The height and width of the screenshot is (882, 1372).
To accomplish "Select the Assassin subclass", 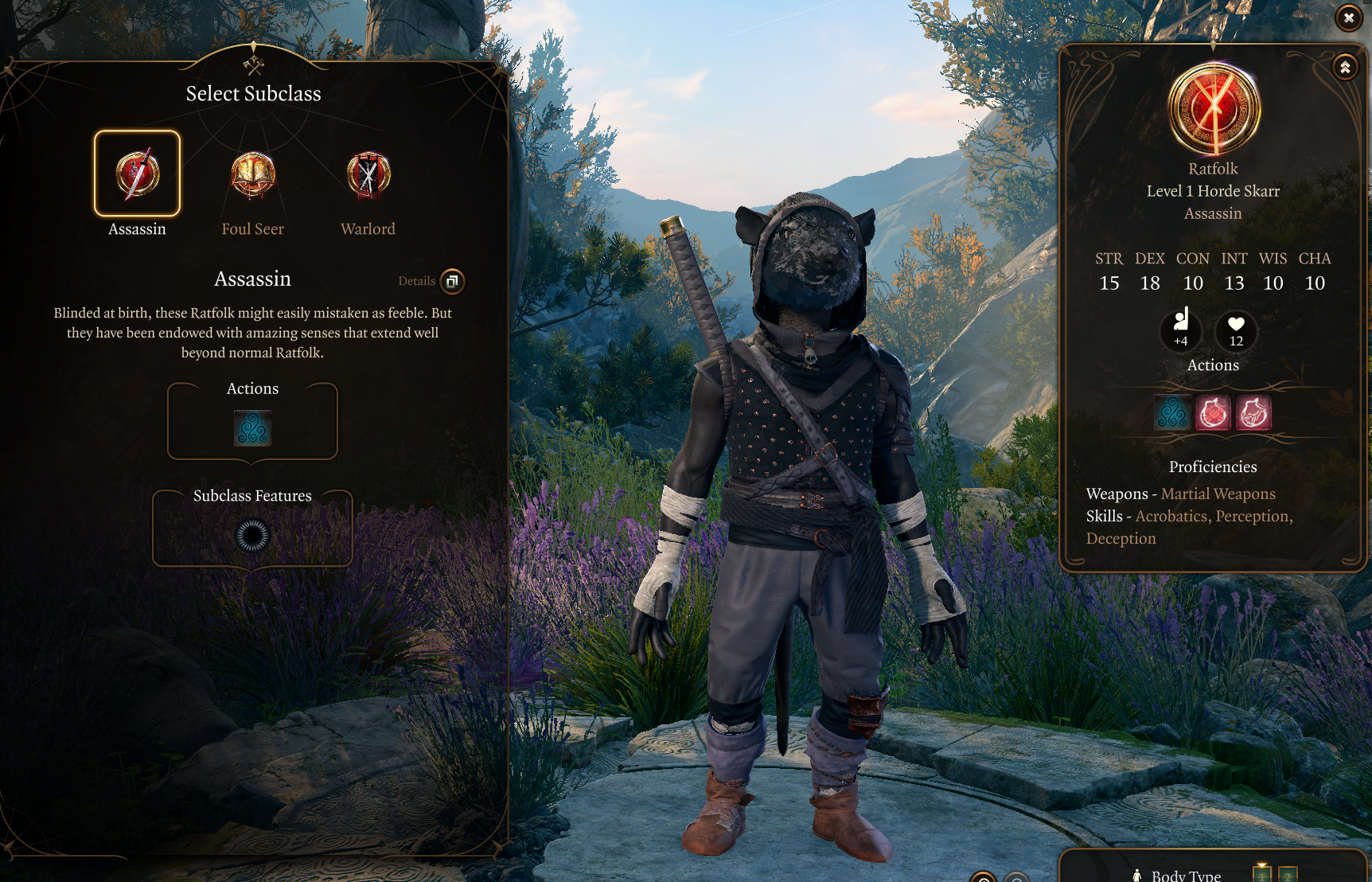I will pyautogui.click(x=137, y=174).
